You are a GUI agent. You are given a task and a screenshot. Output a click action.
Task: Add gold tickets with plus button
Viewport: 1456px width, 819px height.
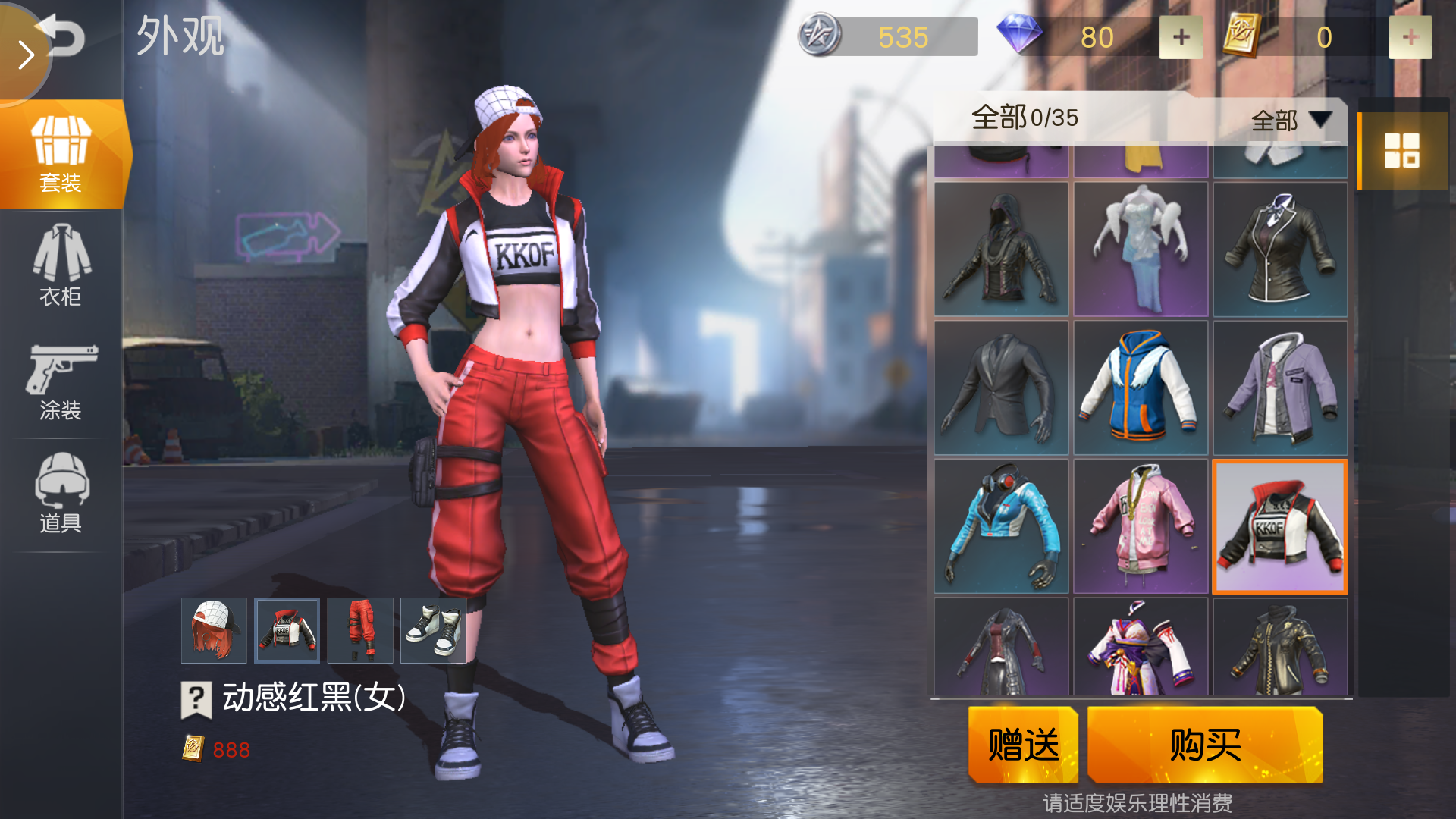[1410, 37]
